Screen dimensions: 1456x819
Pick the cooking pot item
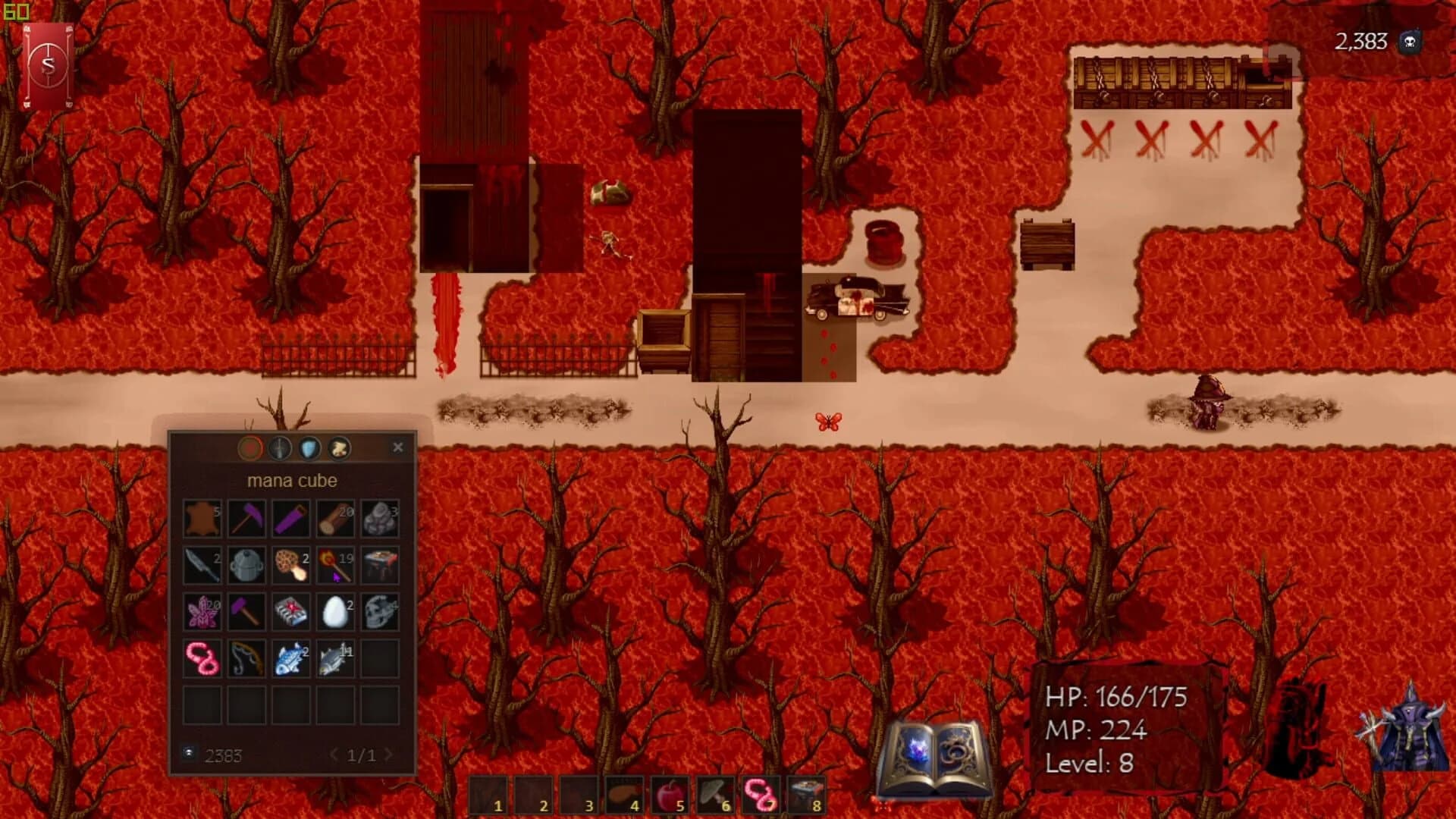pos(245,566)
